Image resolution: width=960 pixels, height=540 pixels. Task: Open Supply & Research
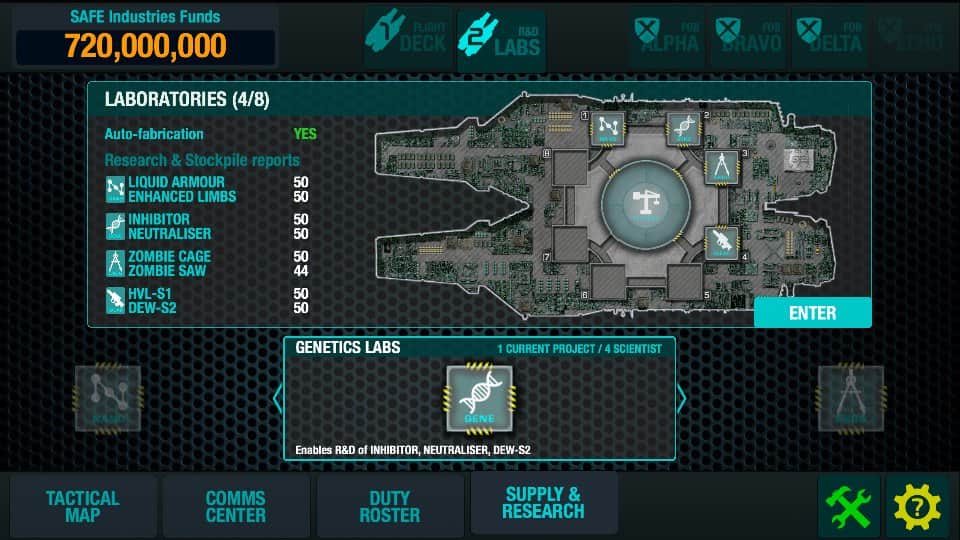[543, 503]
